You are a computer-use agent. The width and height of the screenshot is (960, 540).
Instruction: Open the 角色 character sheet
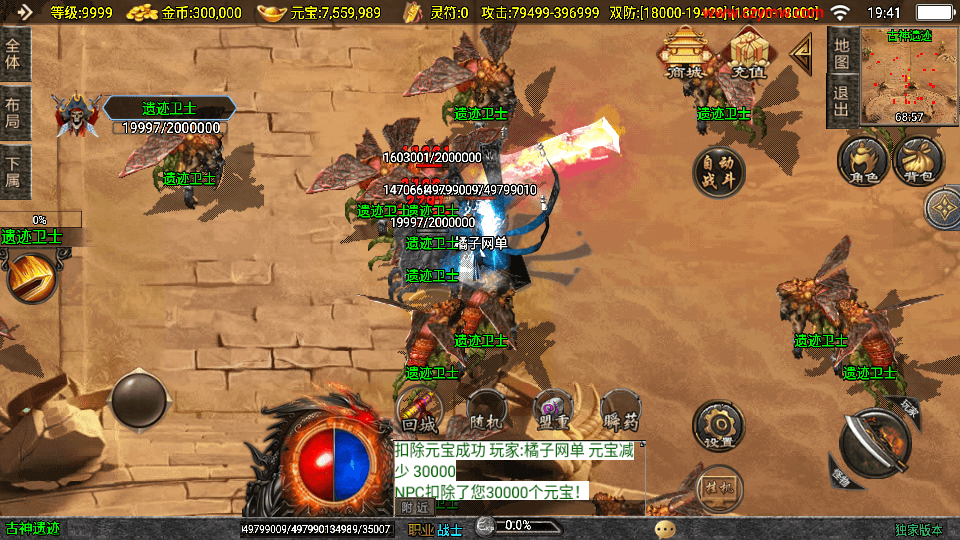pos(864,163)
